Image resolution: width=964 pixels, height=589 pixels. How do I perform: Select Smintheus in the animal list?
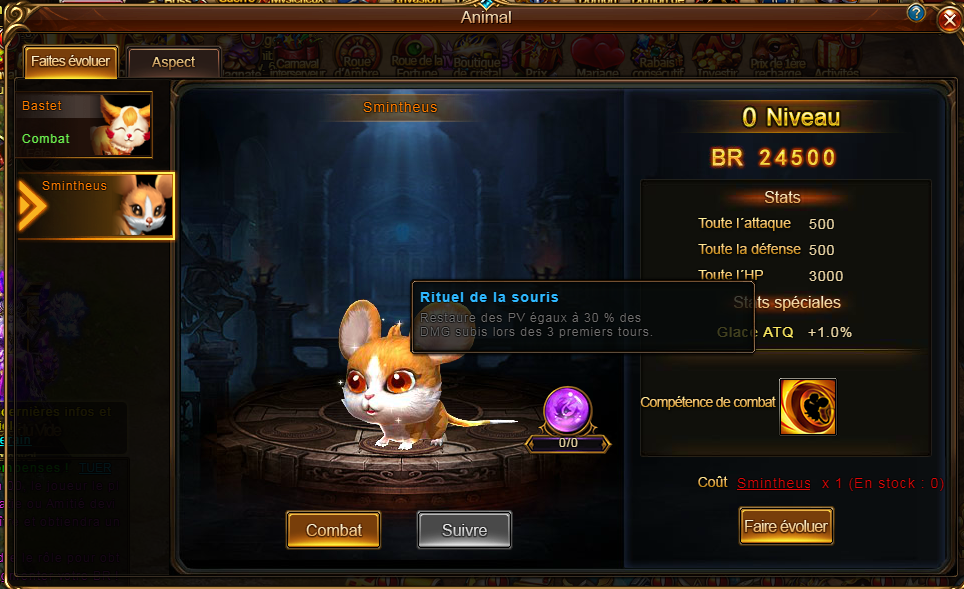coord(96,205)
